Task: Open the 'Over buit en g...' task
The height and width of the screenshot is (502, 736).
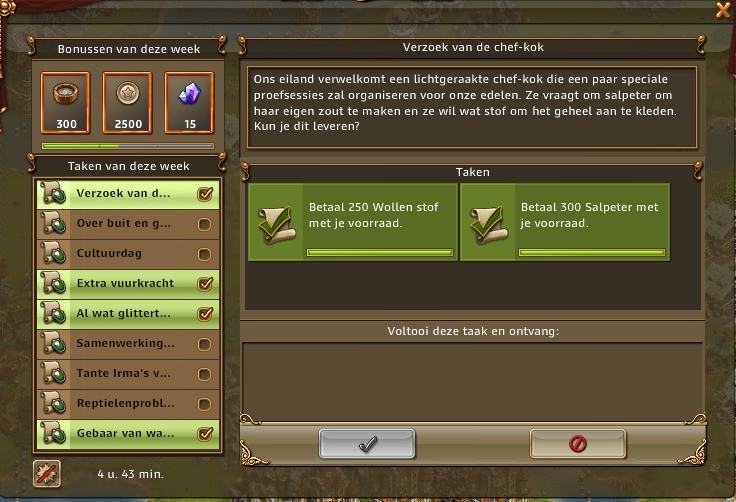Action: (125, 224)
